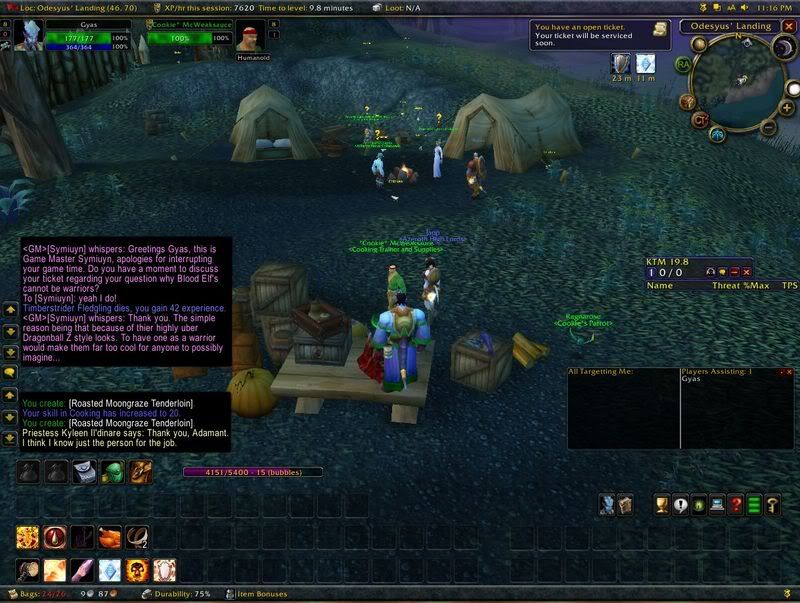Open the main menu computer icon
Image resolution: width=800 pixels, height=603 pixels.
(x=717, y=504)
